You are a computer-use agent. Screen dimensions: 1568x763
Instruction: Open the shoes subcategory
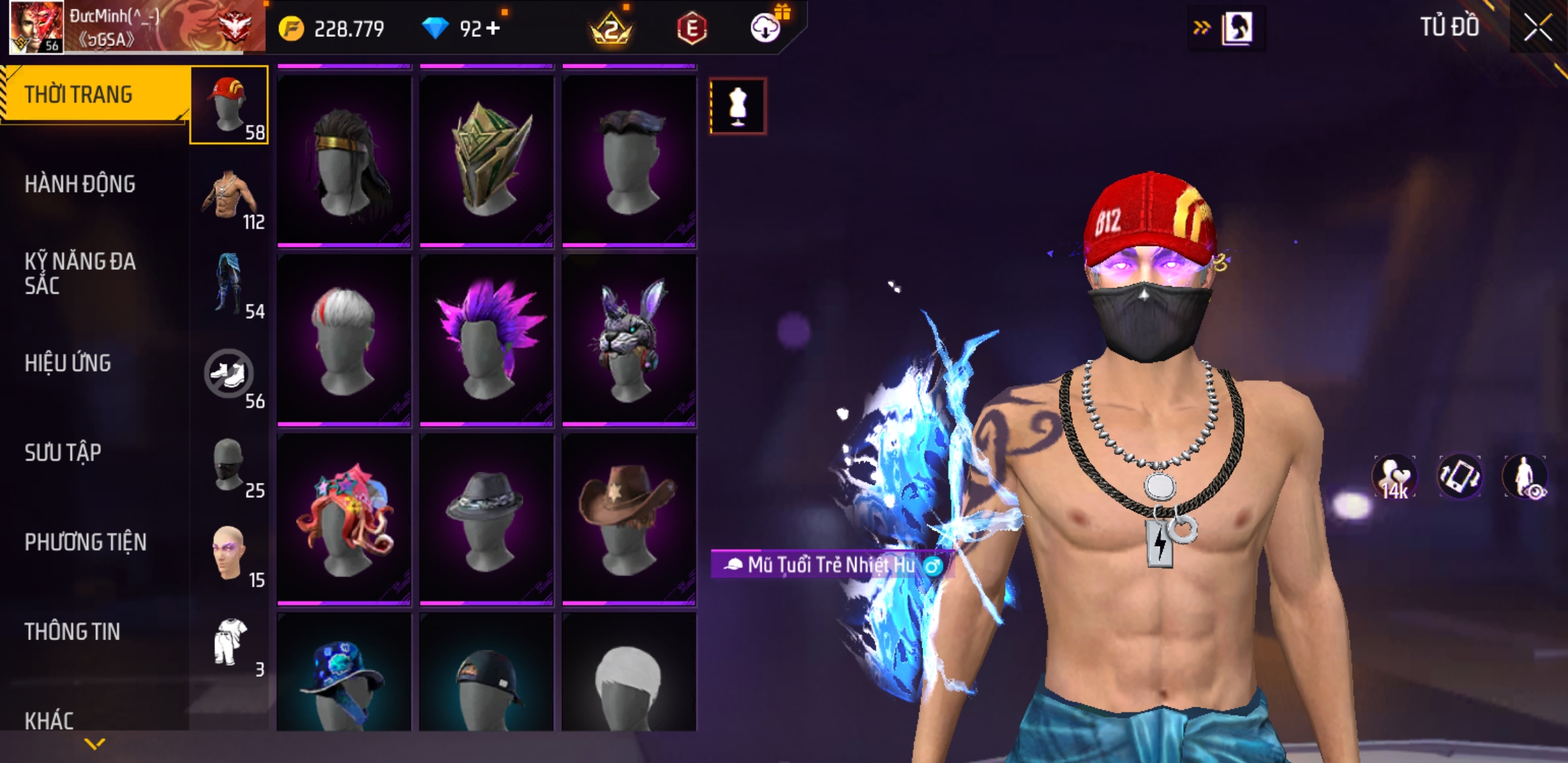[x=229, y=374]
